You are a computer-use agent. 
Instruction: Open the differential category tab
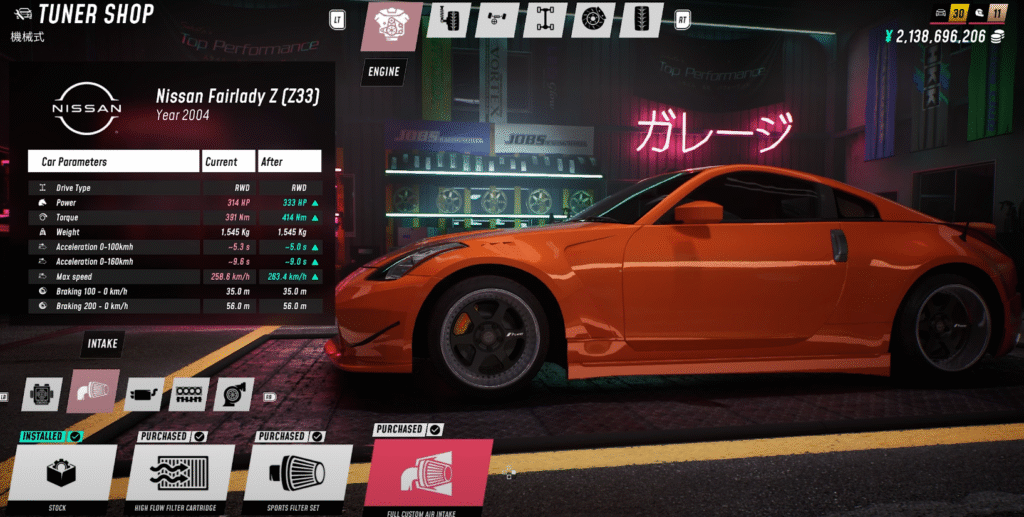[497, 19]
